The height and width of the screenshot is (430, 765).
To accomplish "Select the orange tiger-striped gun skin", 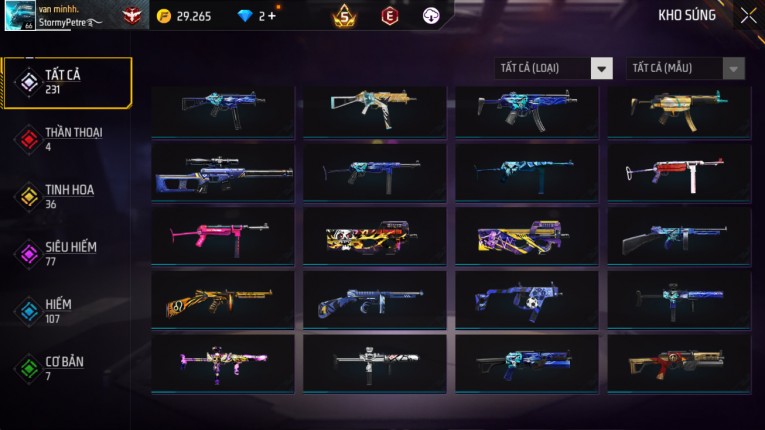I will click(223, 300).
